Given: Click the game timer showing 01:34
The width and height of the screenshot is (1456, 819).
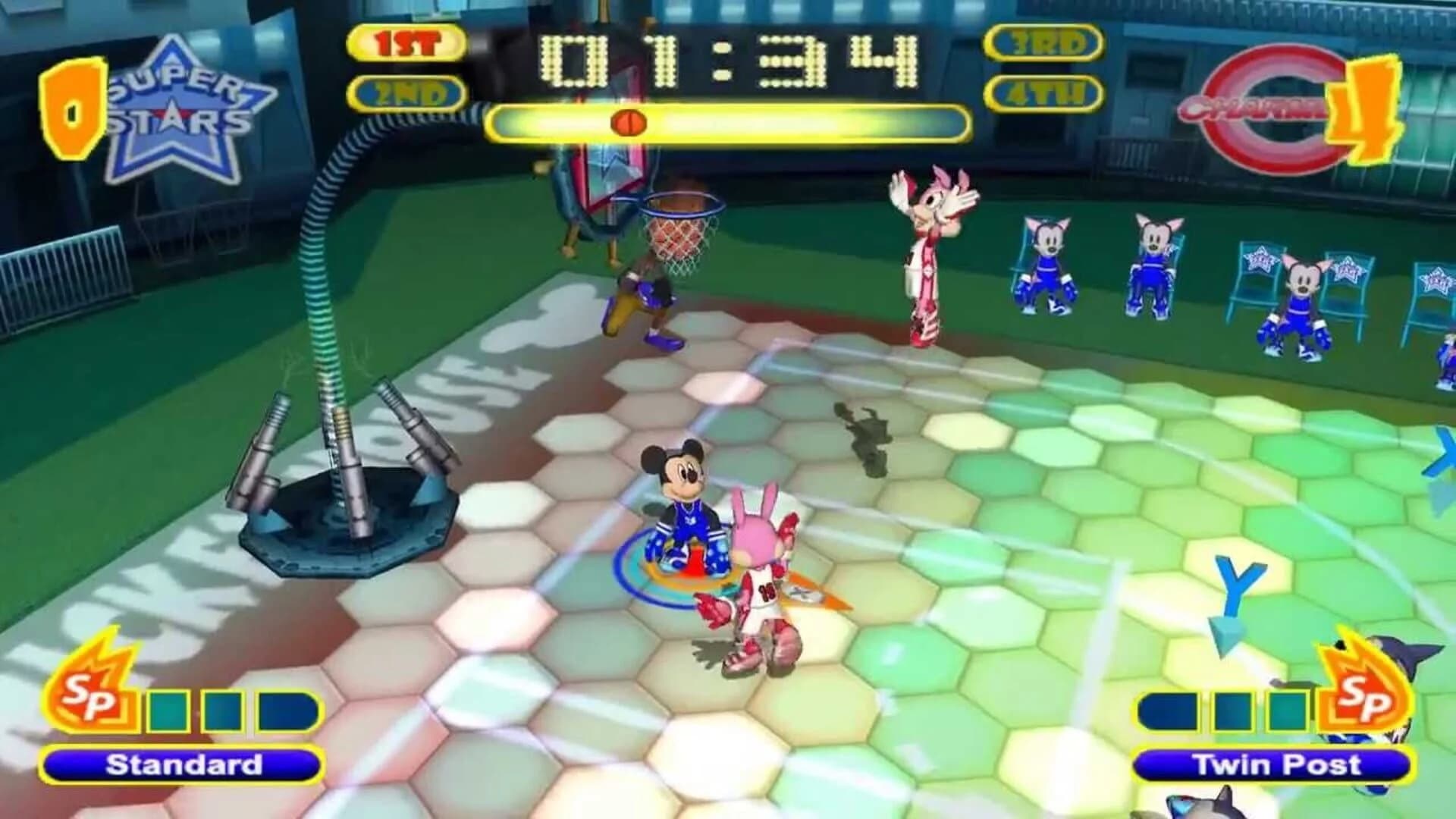Looking at the screenshot, I should (x=728, y=61).
